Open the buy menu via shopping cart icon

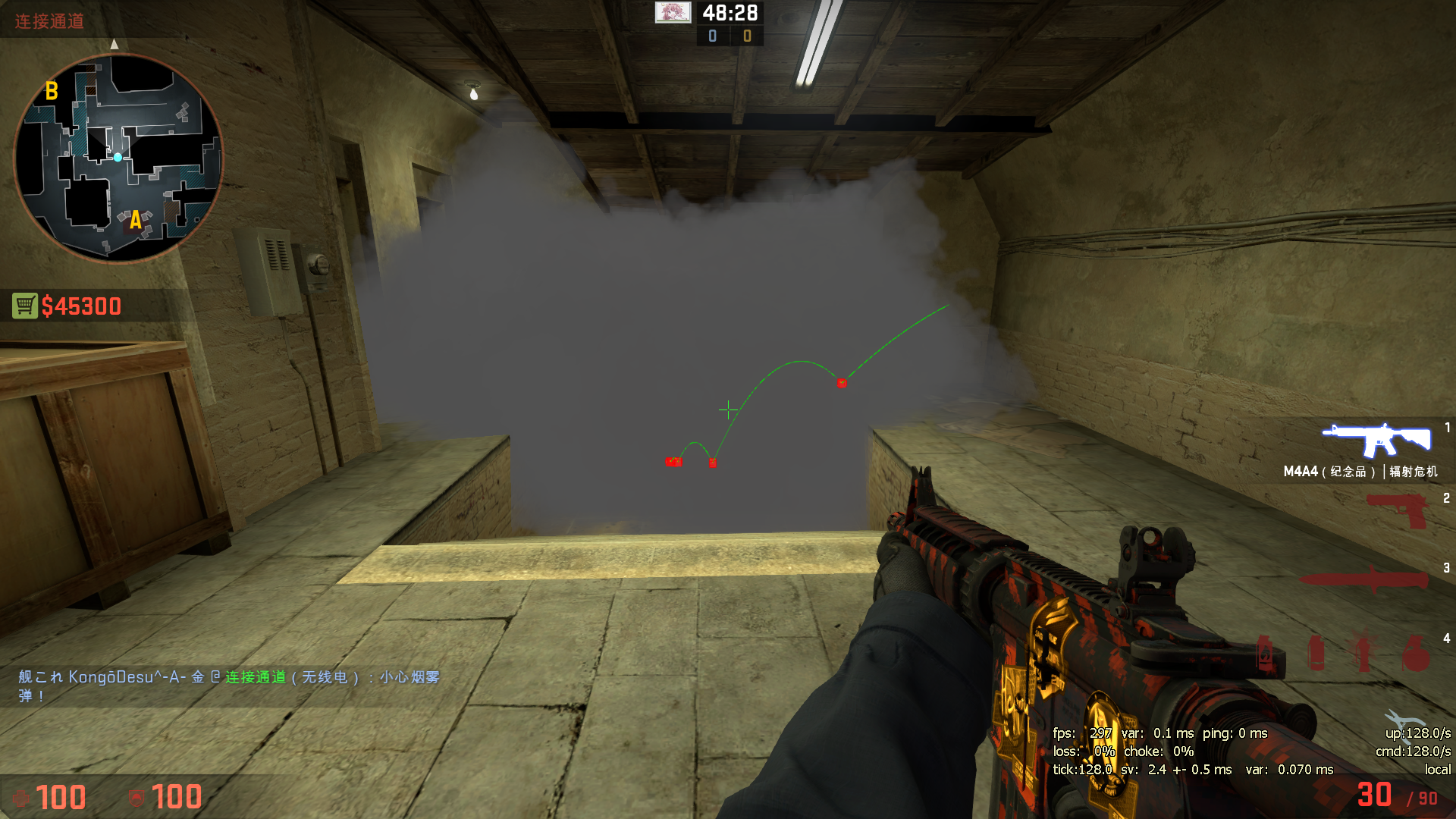pyautogui.click(x=25, y=306)
